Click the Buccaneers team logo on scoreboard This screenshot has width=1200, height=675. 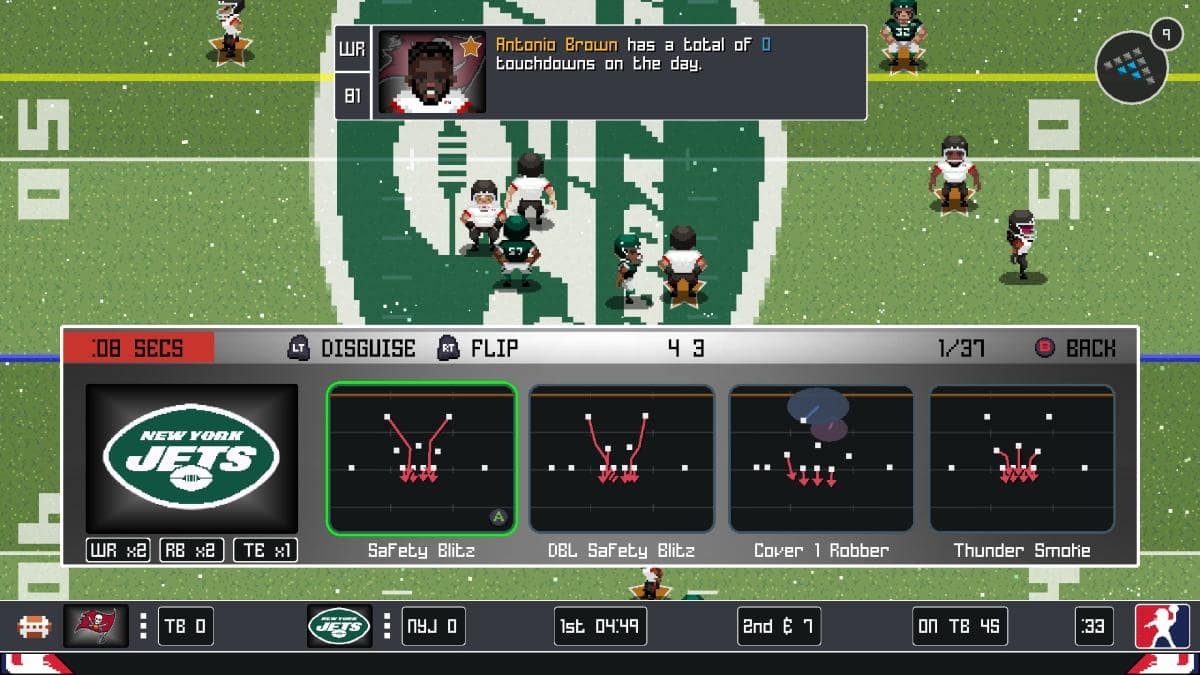(x=96, y=626)
